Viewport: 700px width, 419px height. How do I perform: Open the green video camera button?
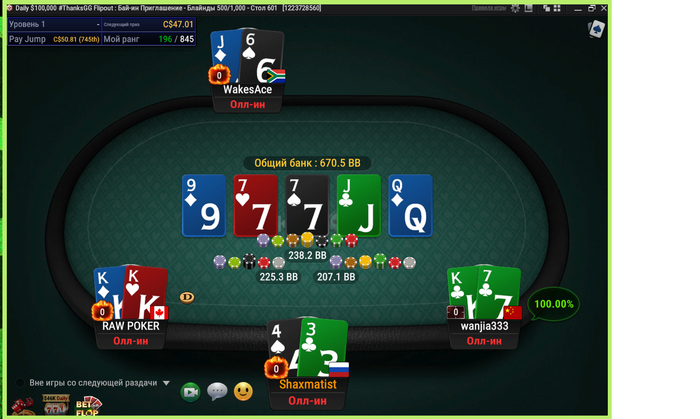pyautogui.click(x=190, y=391)
